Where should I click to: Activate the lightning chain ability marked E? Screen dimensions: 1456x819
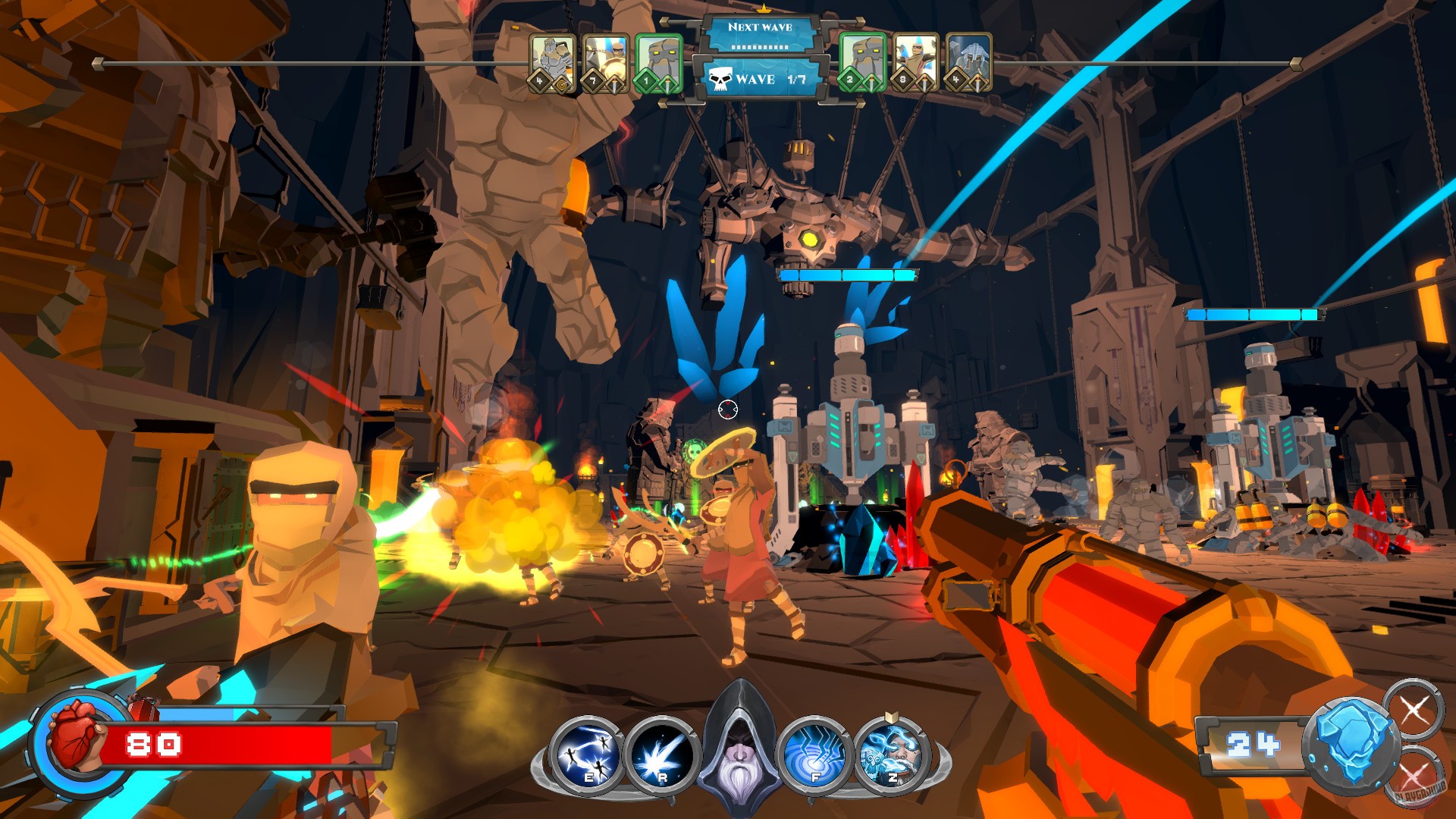[x=586, y=754]
